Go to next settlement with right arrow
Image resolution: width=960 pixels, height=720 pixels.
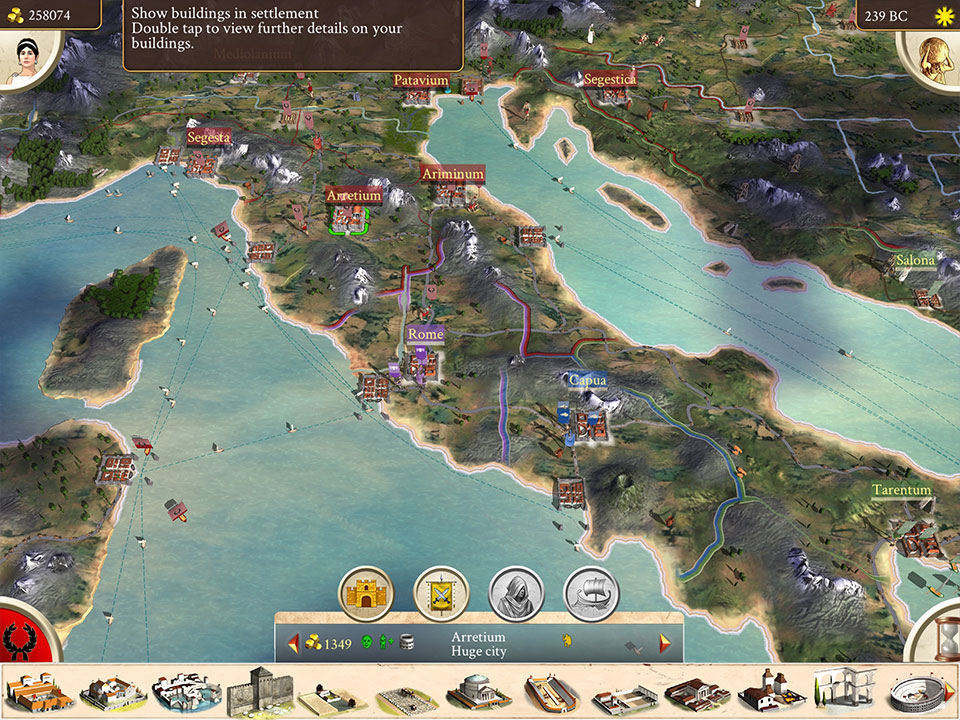[x=665, y=642]
